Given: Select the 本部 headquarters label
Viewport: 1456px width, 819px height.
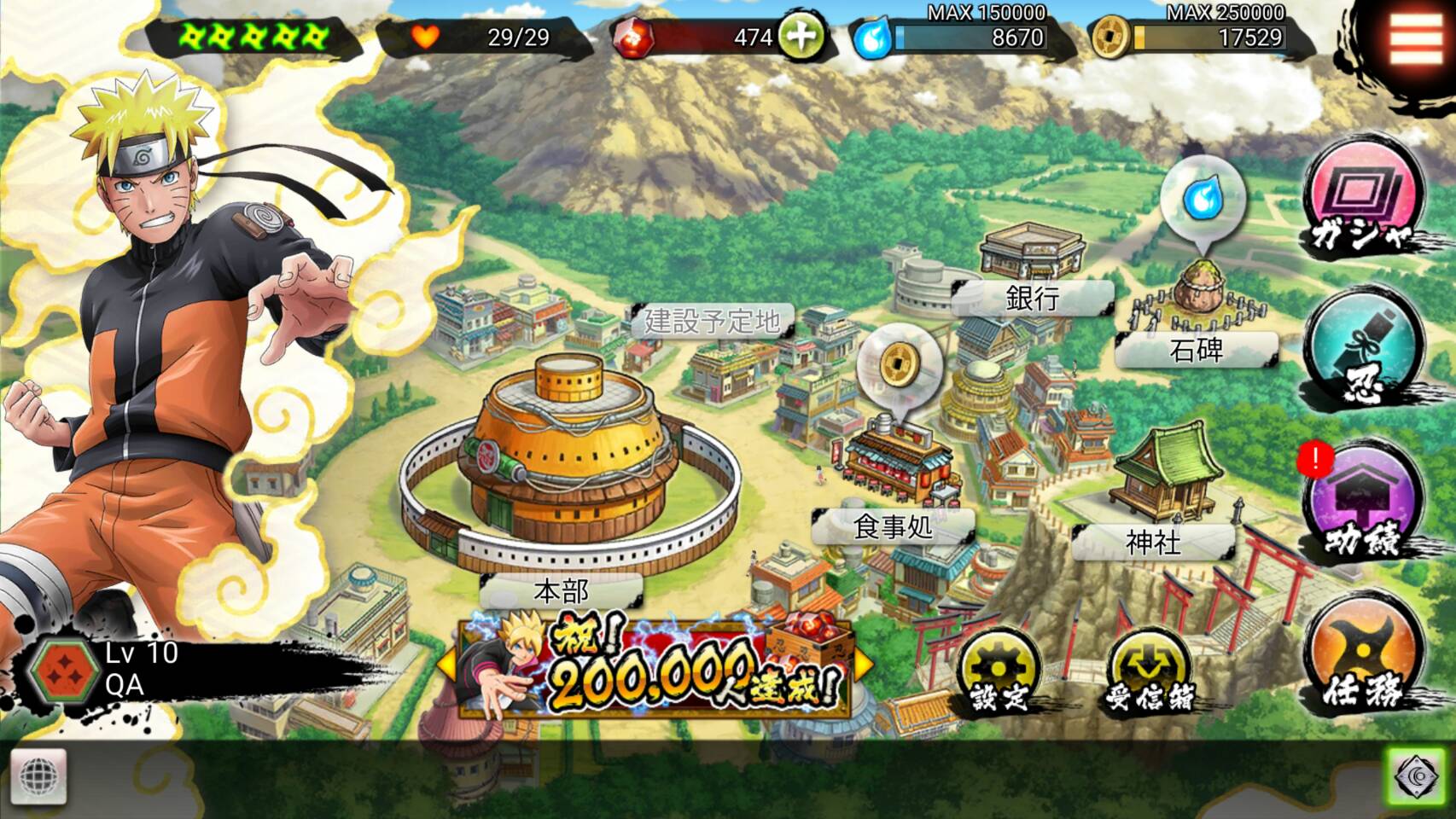Looking at the screenshot, I should 561,590.
